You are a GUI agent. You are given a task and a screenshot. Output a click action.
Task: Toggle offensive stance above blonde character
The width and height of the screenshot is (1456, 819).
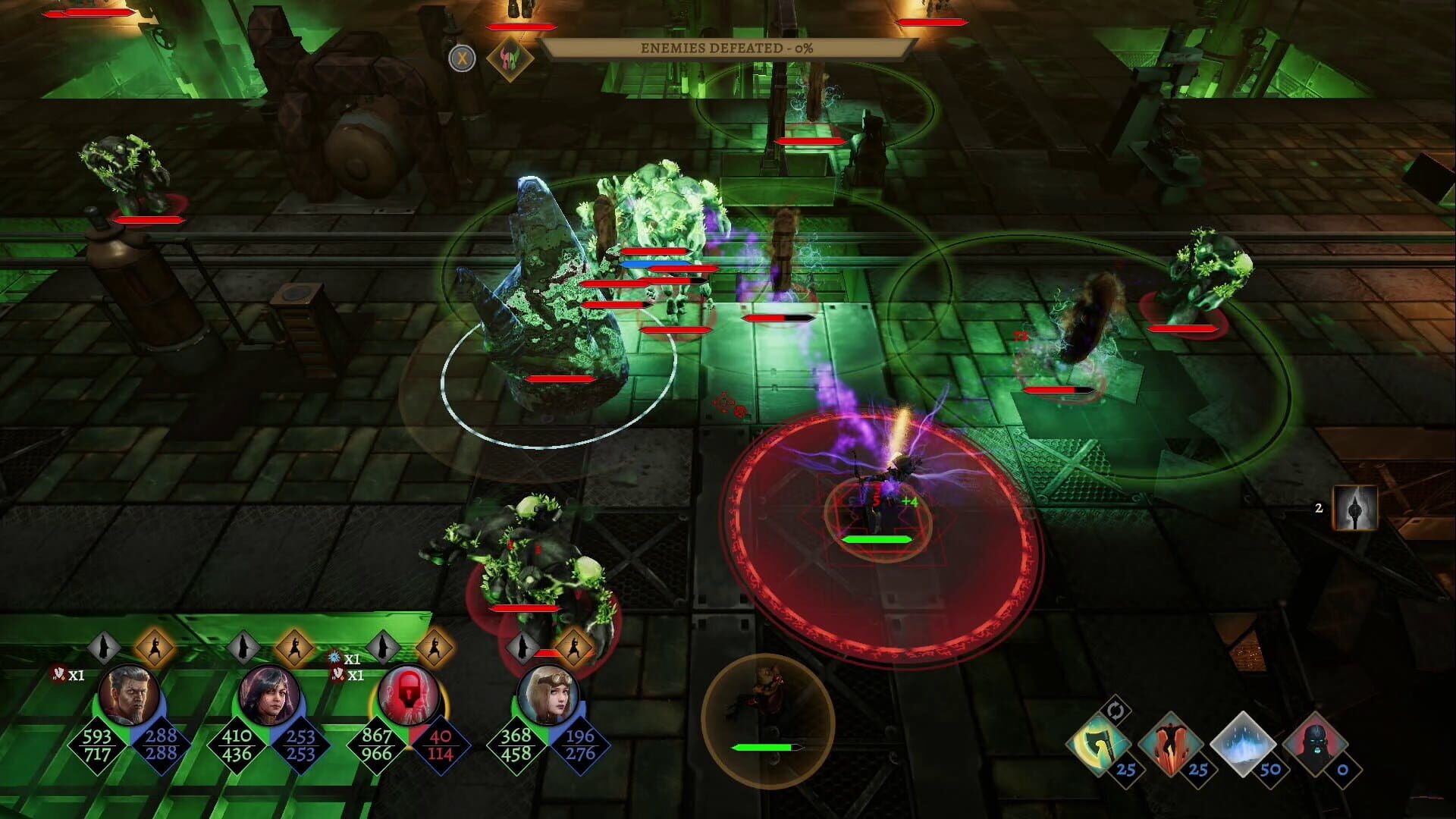[x=574, y=649]
